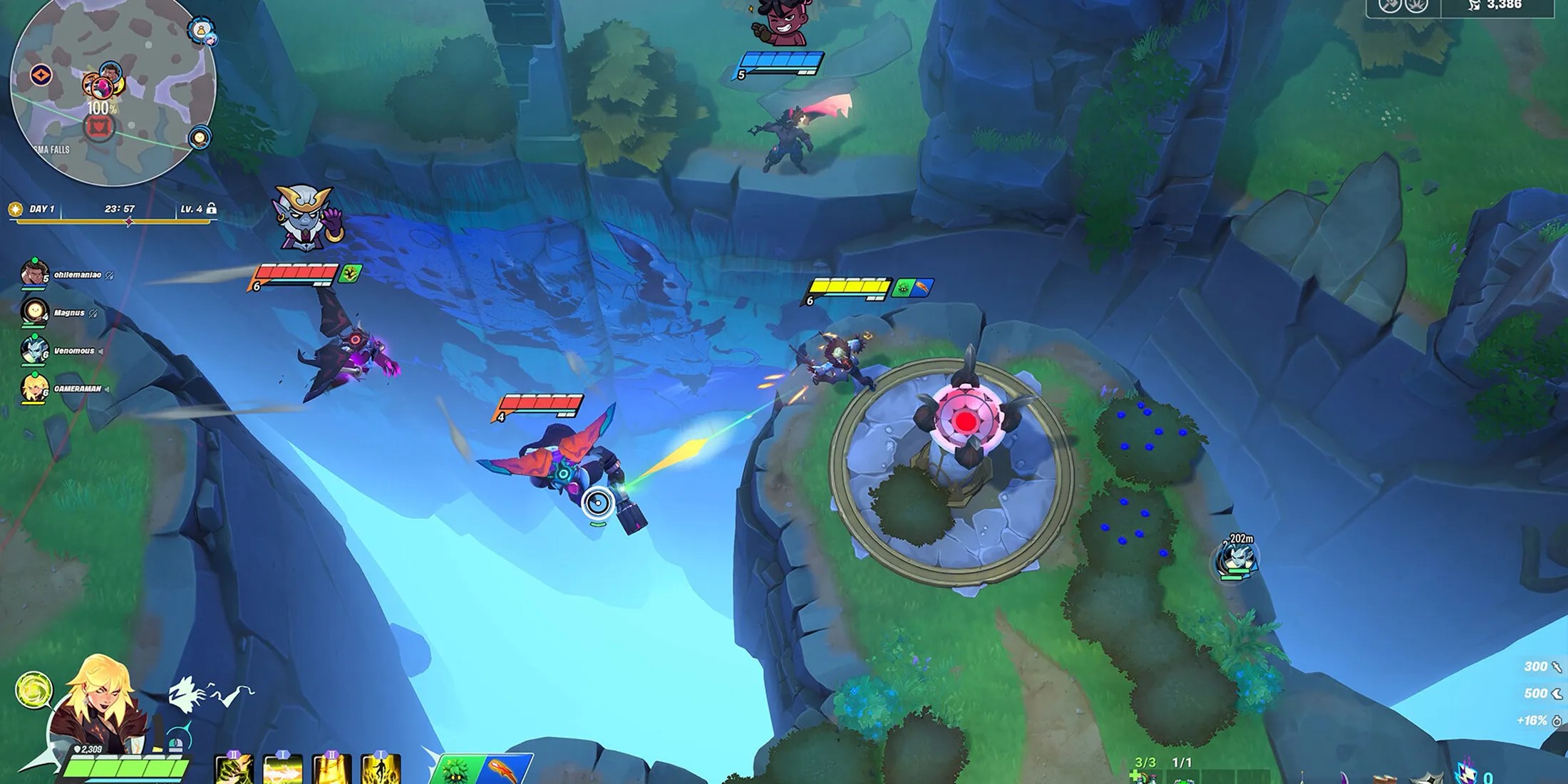Screen dimensions: 1568x784
Task: Click teammate name ohilemaniao in the roster
Action: point(78,275)
